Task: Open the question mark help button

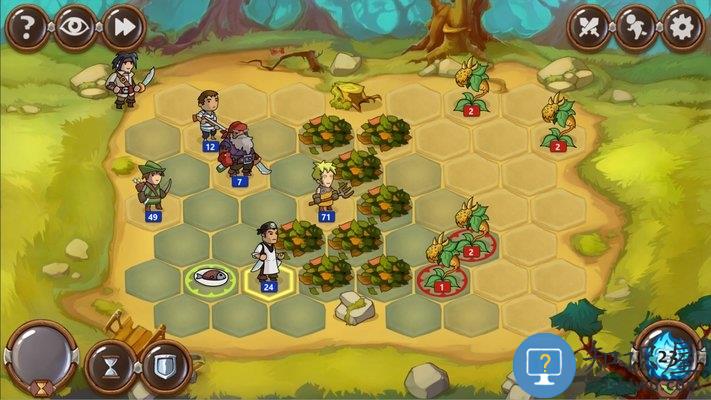Action: (27, 27)
